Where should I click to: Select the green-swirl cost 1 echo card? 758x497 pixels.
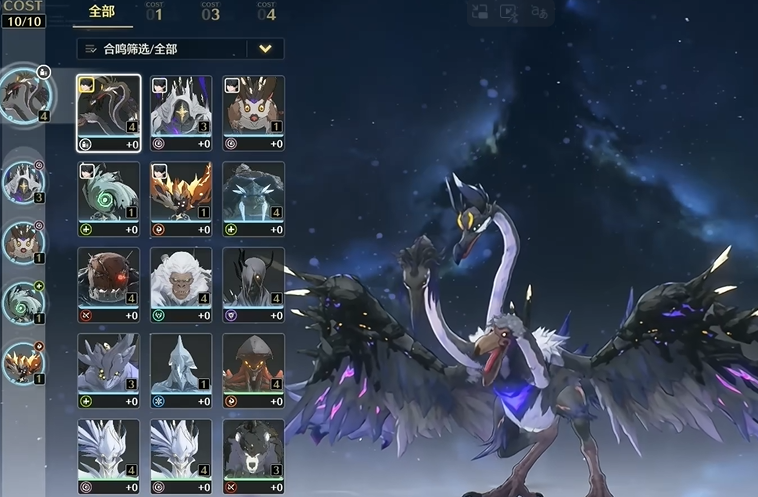pos(109,193)
